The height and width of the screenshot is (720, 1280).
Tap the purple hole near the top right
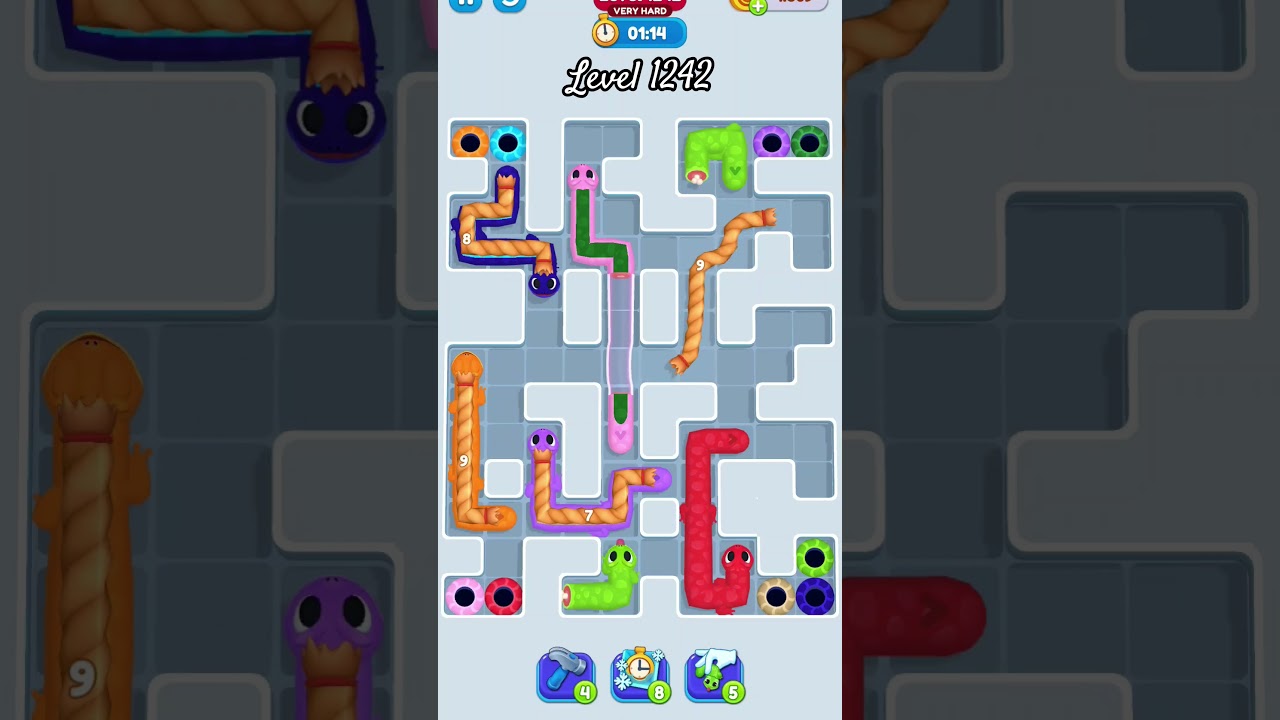(x=772, y=142)
